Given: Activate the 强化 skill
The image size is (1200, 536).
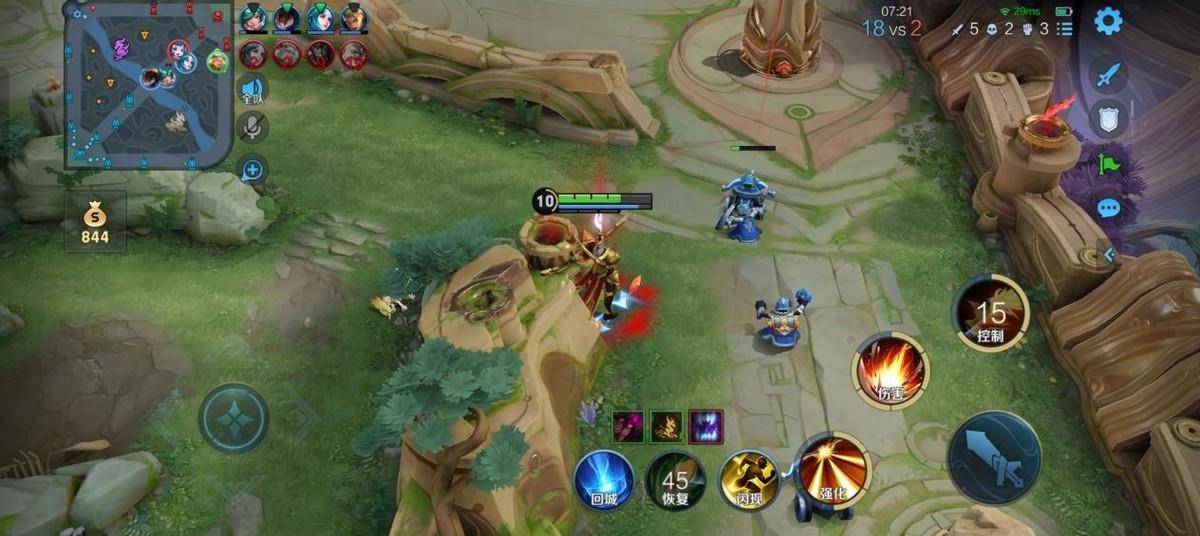Looking at the screenshot, I should click(832, 470).
